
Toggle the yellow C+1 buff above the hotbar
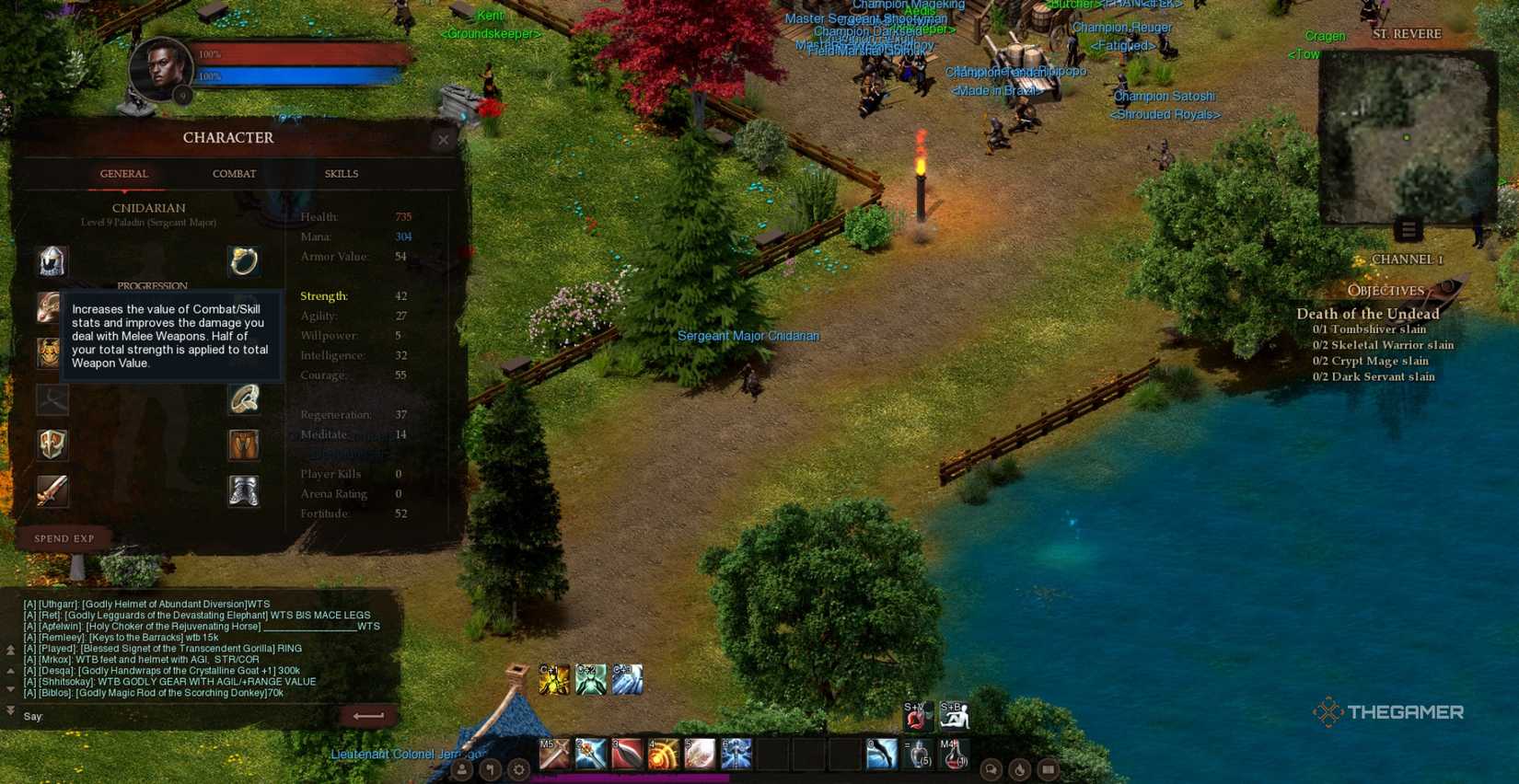(552, 678)
